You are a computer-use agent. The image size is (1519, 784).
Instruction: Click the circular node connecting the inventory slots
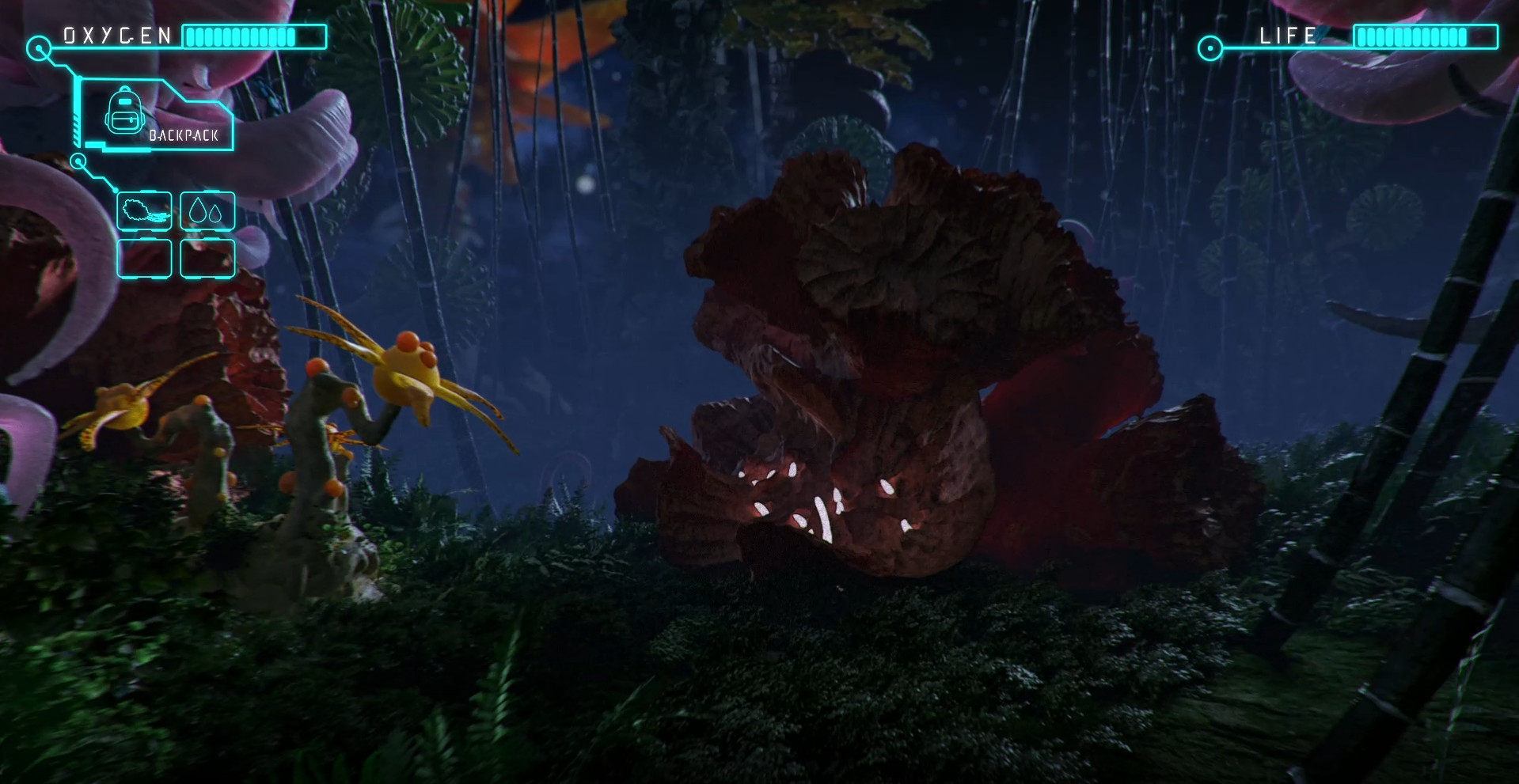[78, 161]
